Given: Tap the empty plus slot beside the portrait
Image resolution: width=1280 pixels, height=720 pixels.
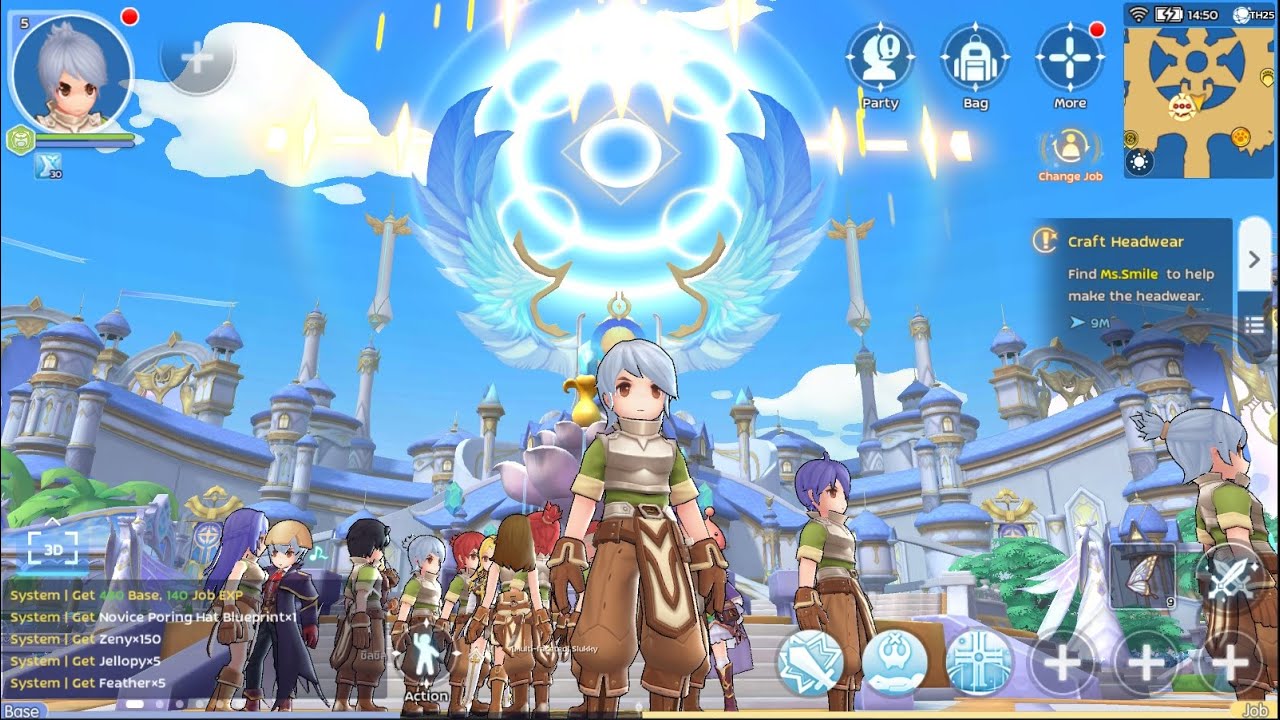Looking at the screenshot, I should point(197,57).
